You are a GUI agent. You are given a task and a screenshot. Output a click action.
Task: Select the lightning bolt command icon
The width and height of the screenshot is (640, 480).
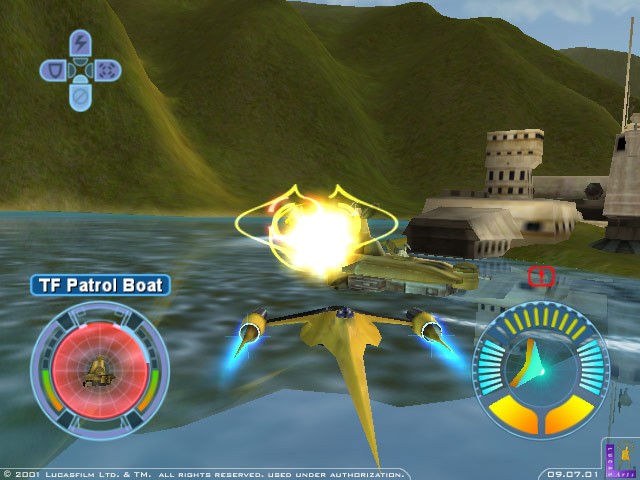[x=80, y=44]
